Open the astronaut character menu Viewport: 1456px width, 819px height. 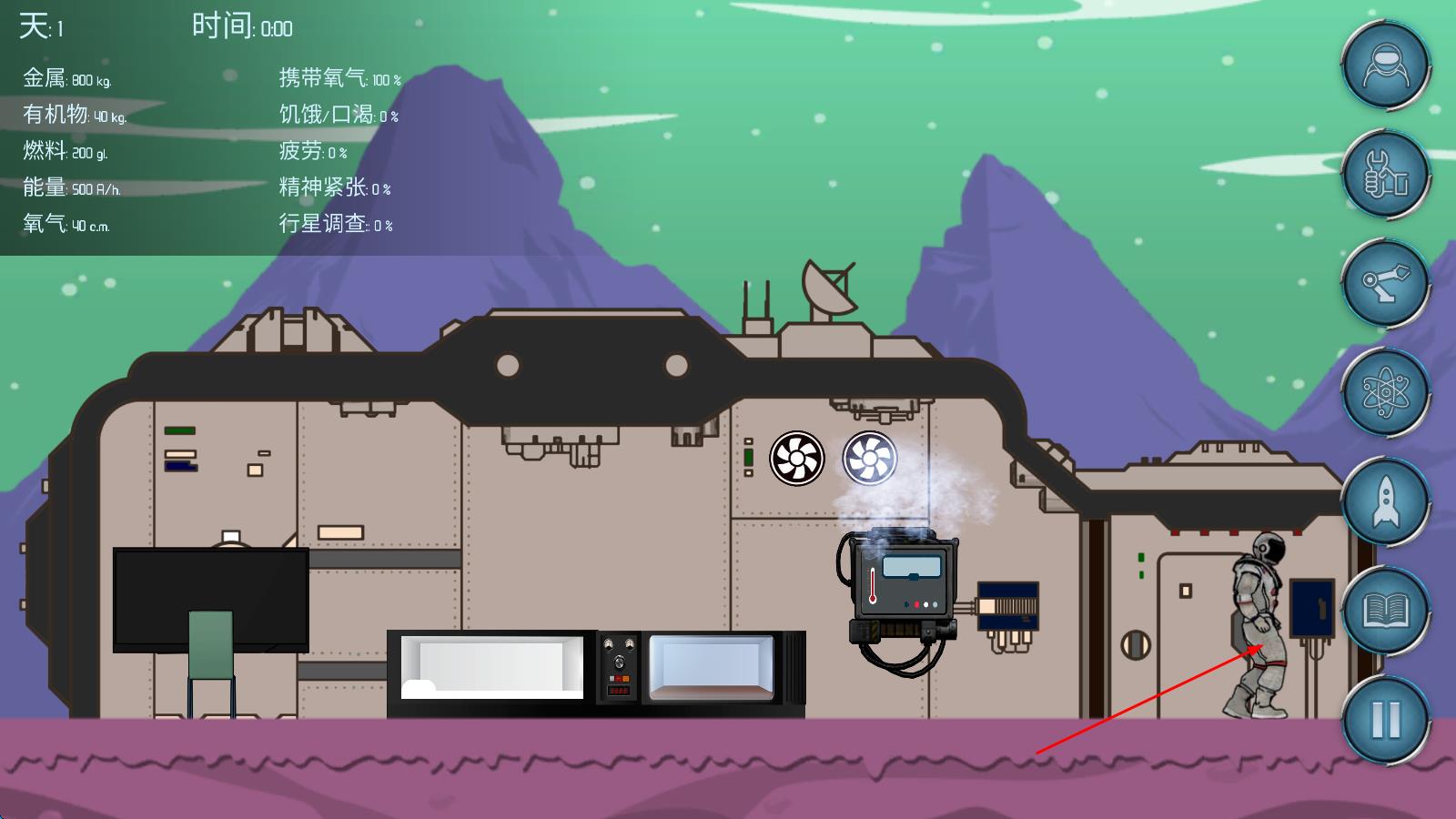click(x=1385, y=66)
